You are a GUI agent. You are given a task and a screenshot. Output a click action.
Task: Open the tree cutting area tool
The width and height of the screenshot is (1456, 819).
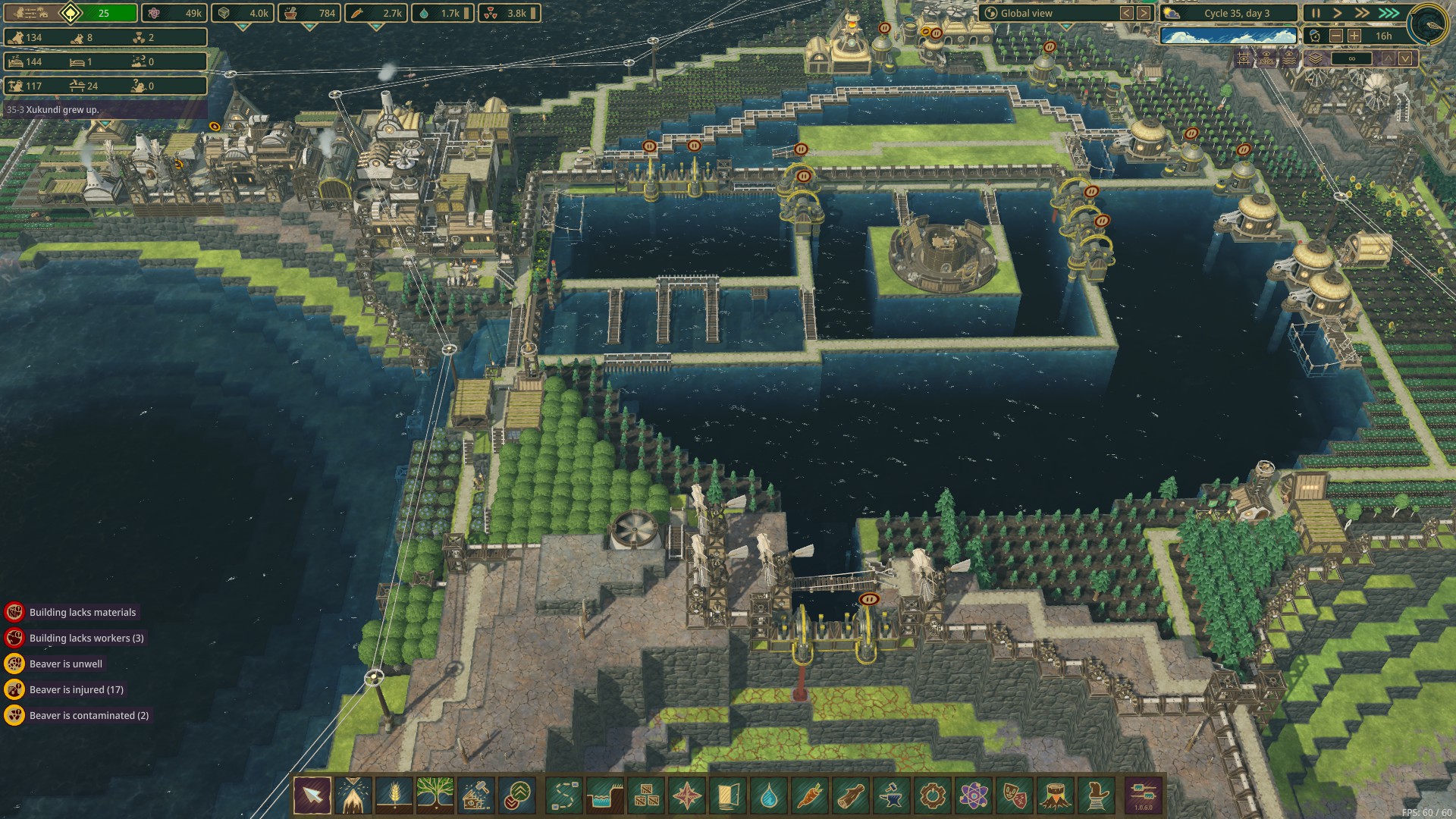353,796
